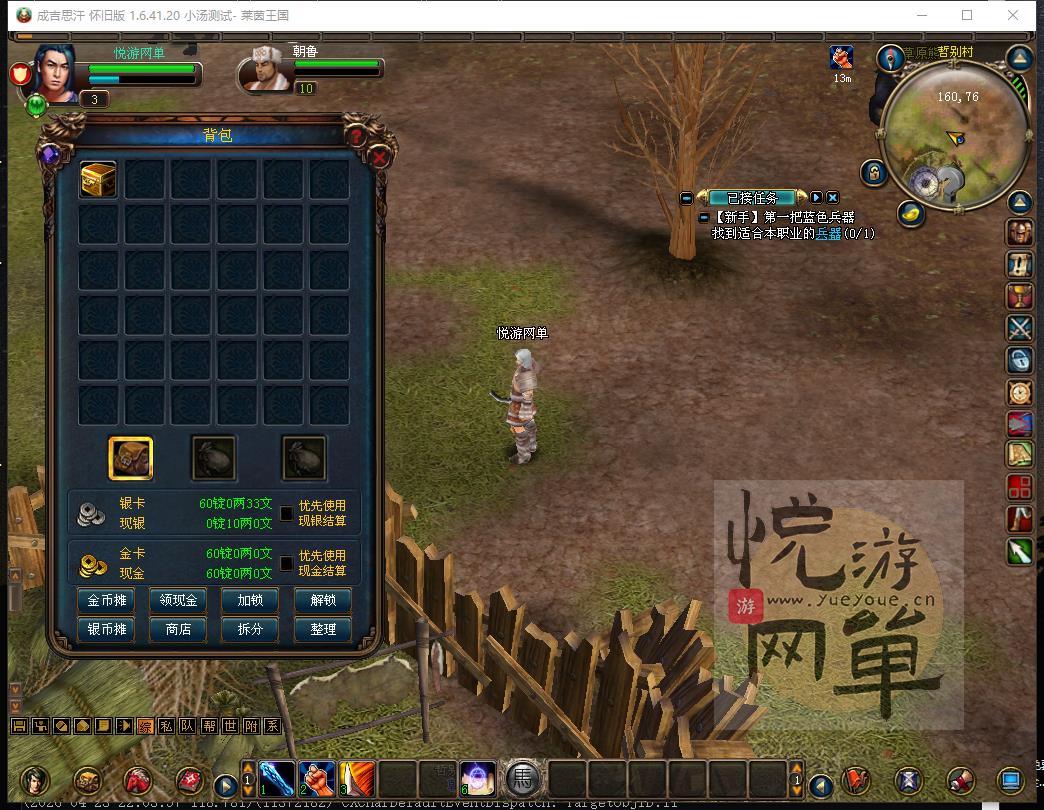Switch to the 世 world chat channel
This screenshot has width=1044, height=810.
tap(230, 726)
